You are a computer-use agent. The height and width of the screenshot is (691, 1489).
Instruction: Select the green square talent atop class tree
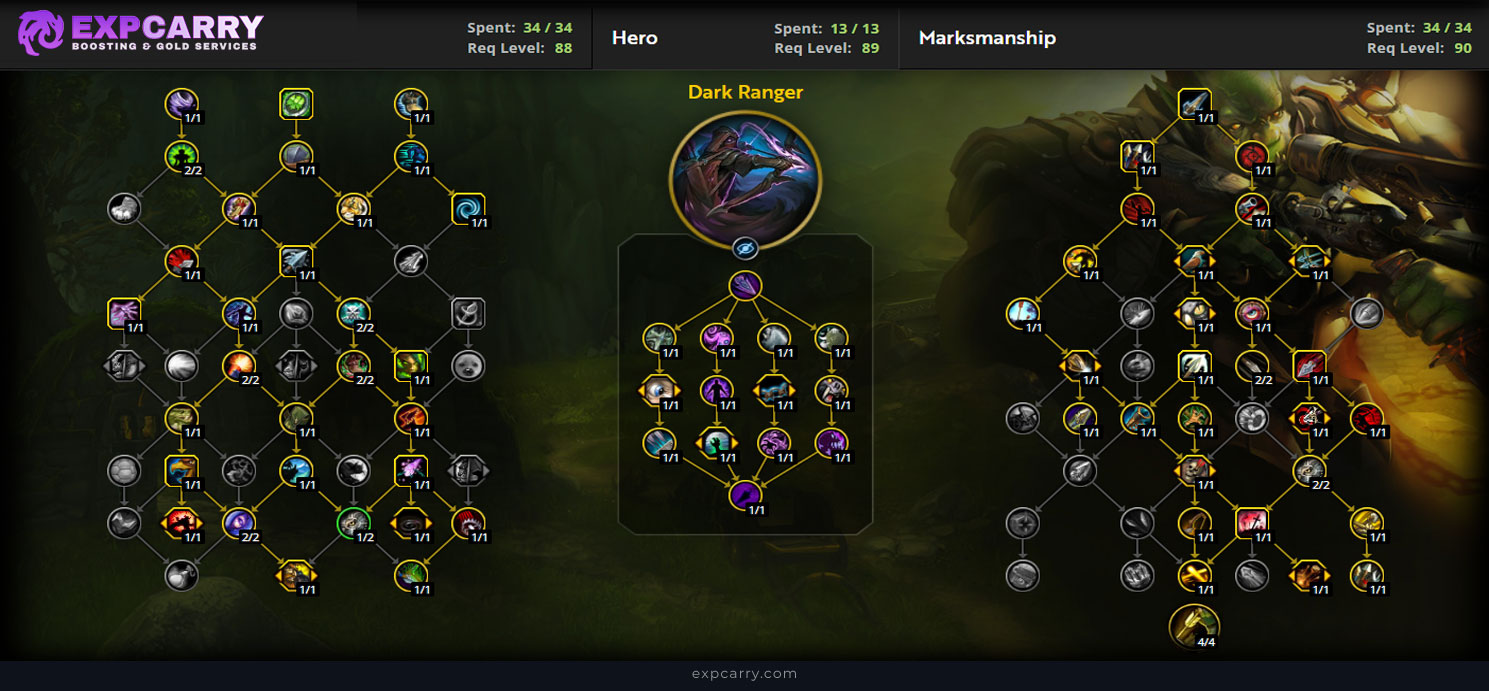[296, 103]
